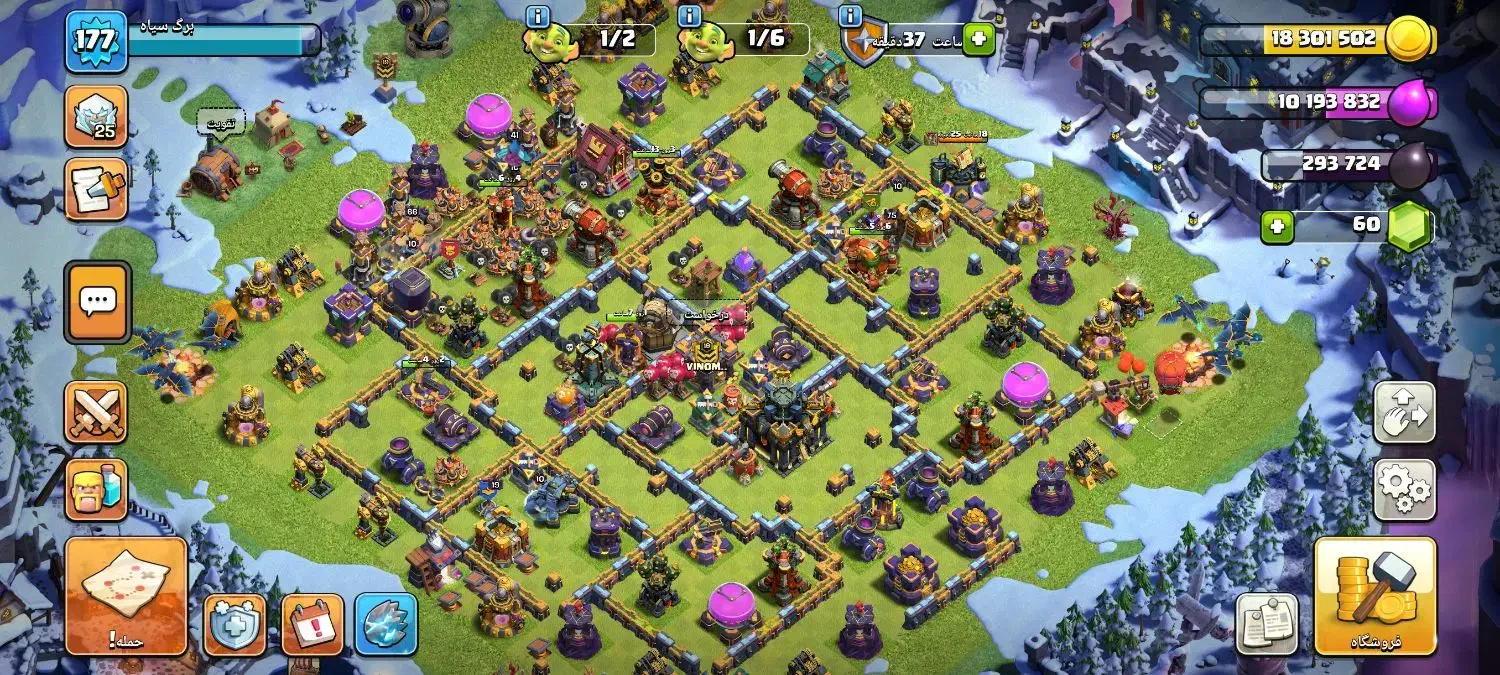Open the shield info button
Image resolution: width=1500 pixels, height=675 pixels.
point(850,16)
